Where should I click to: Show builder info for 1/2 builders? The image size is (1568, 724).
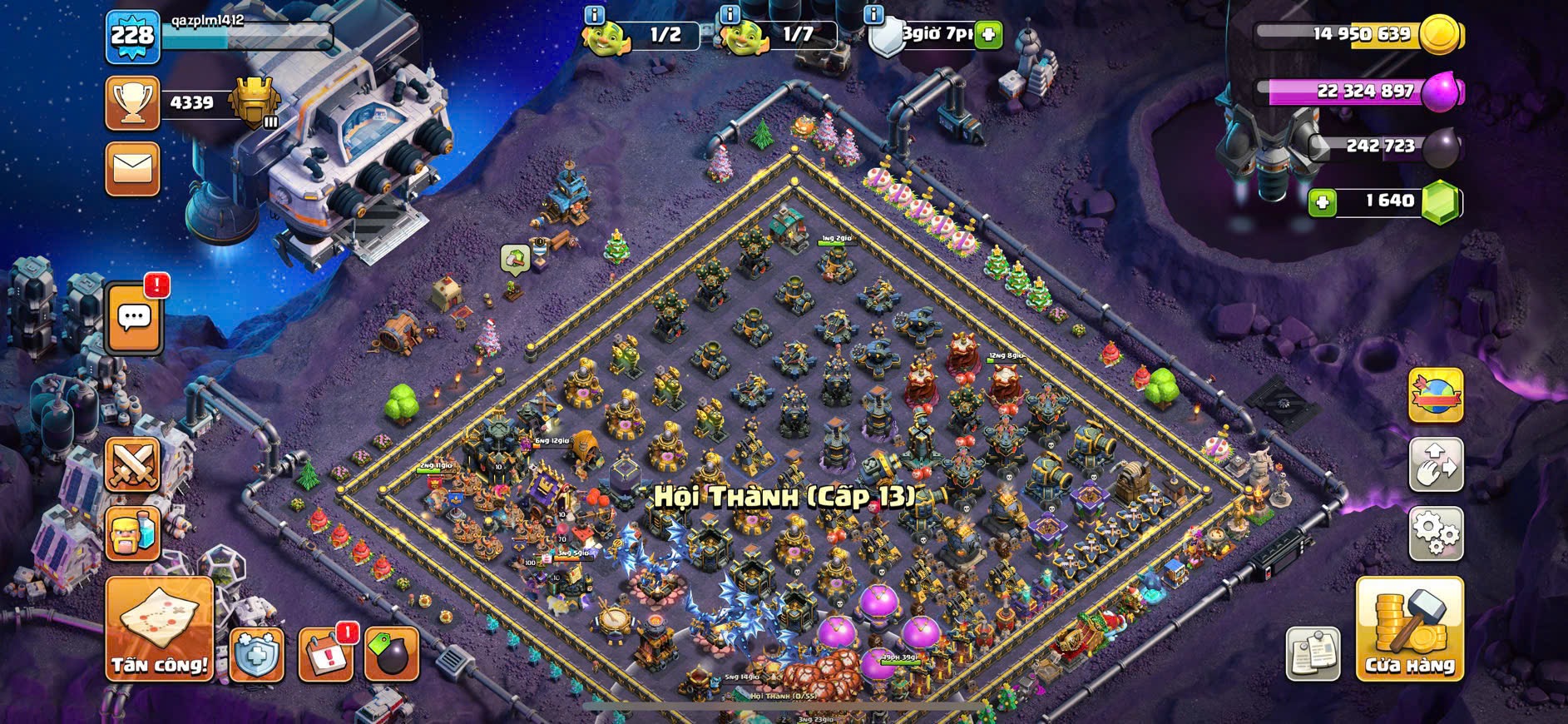pyautogui.click(x=594, y=15)
